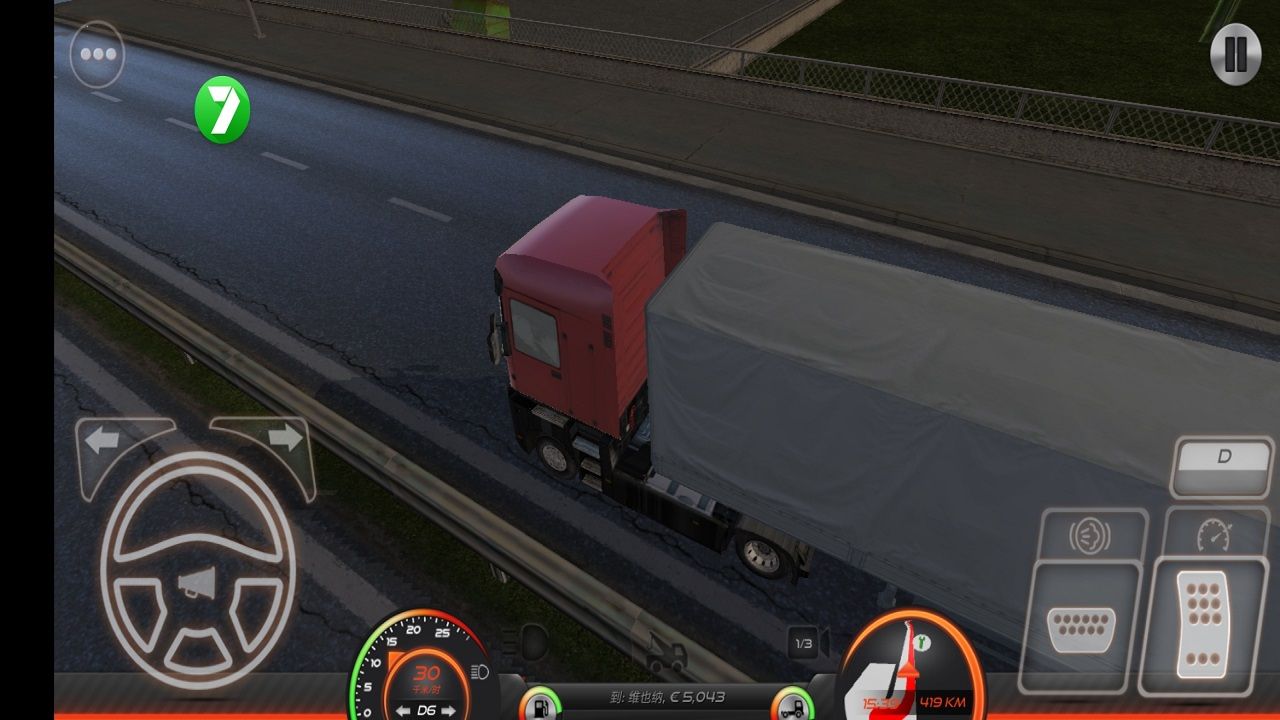
Task: Toggle cruise control speedometer button
Action: [x=1215, y=536]
